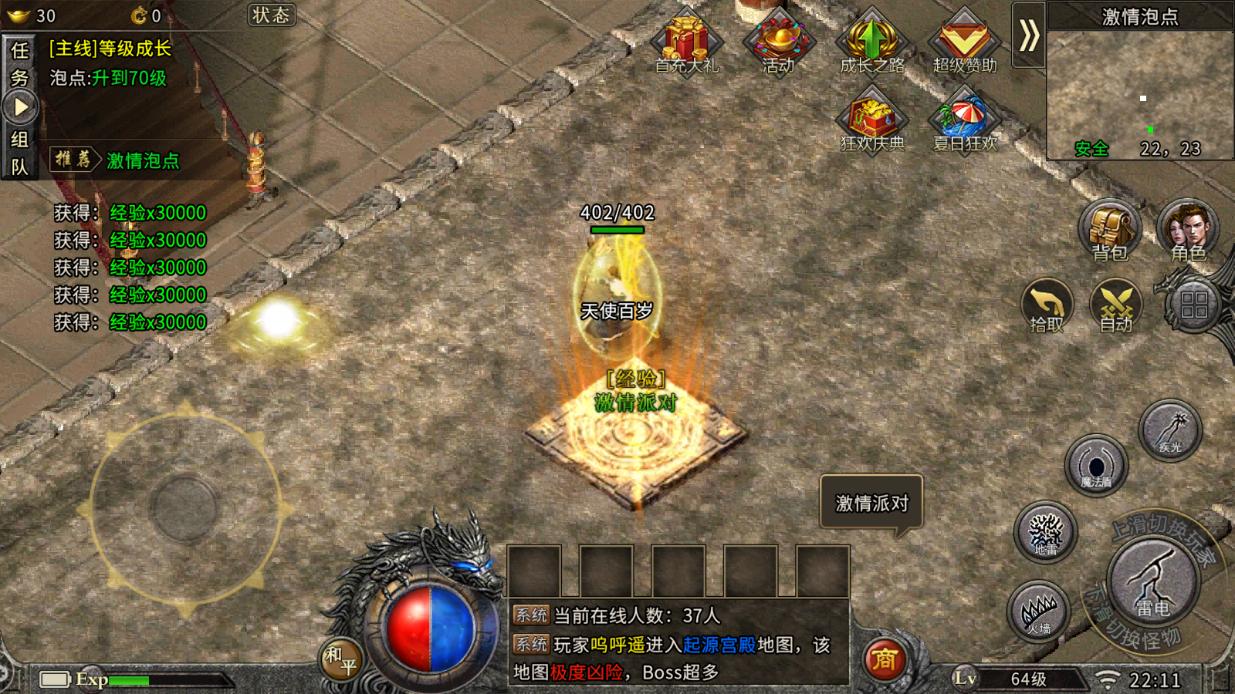
Task: Open the 夏日狂欢 summer event
Action: tap(964, 120)
